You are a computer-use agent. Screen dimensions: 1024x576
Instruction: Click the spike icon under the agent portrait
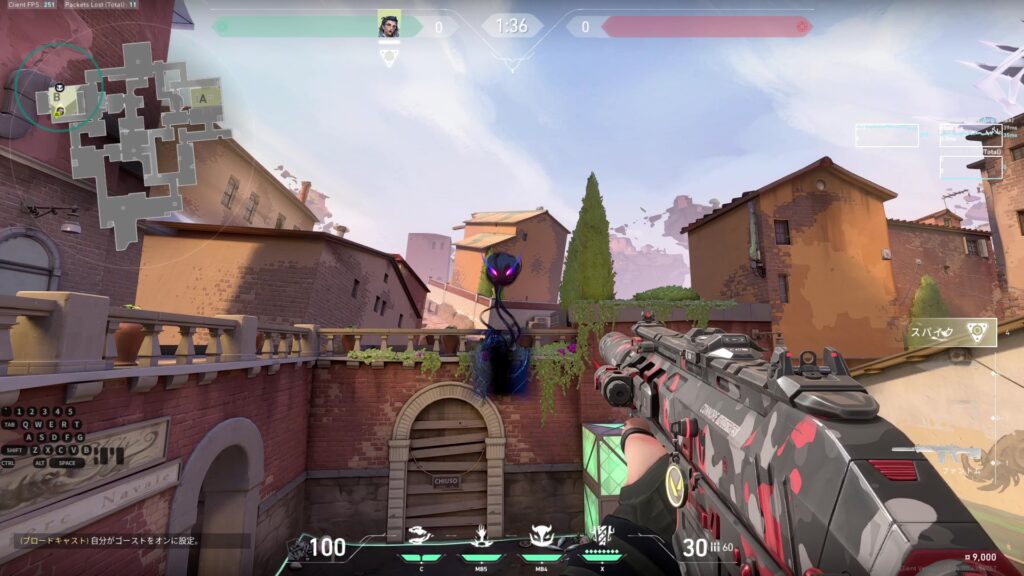tap(390, 58)
